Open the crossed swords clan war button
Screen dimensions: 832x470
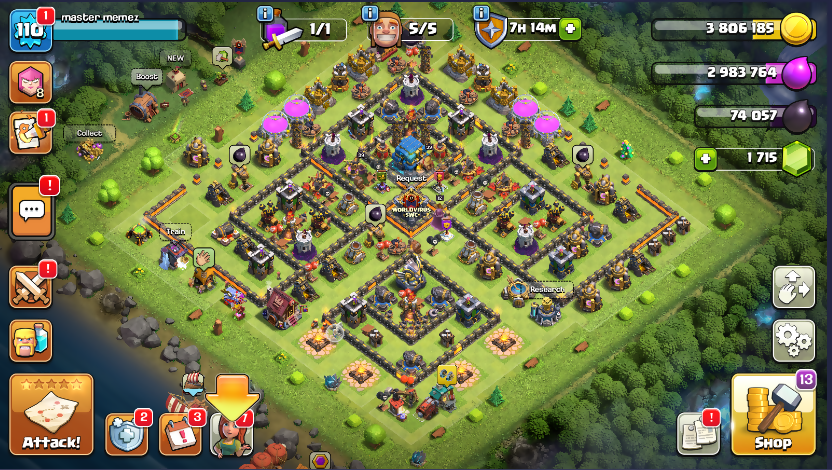[31, 287]
